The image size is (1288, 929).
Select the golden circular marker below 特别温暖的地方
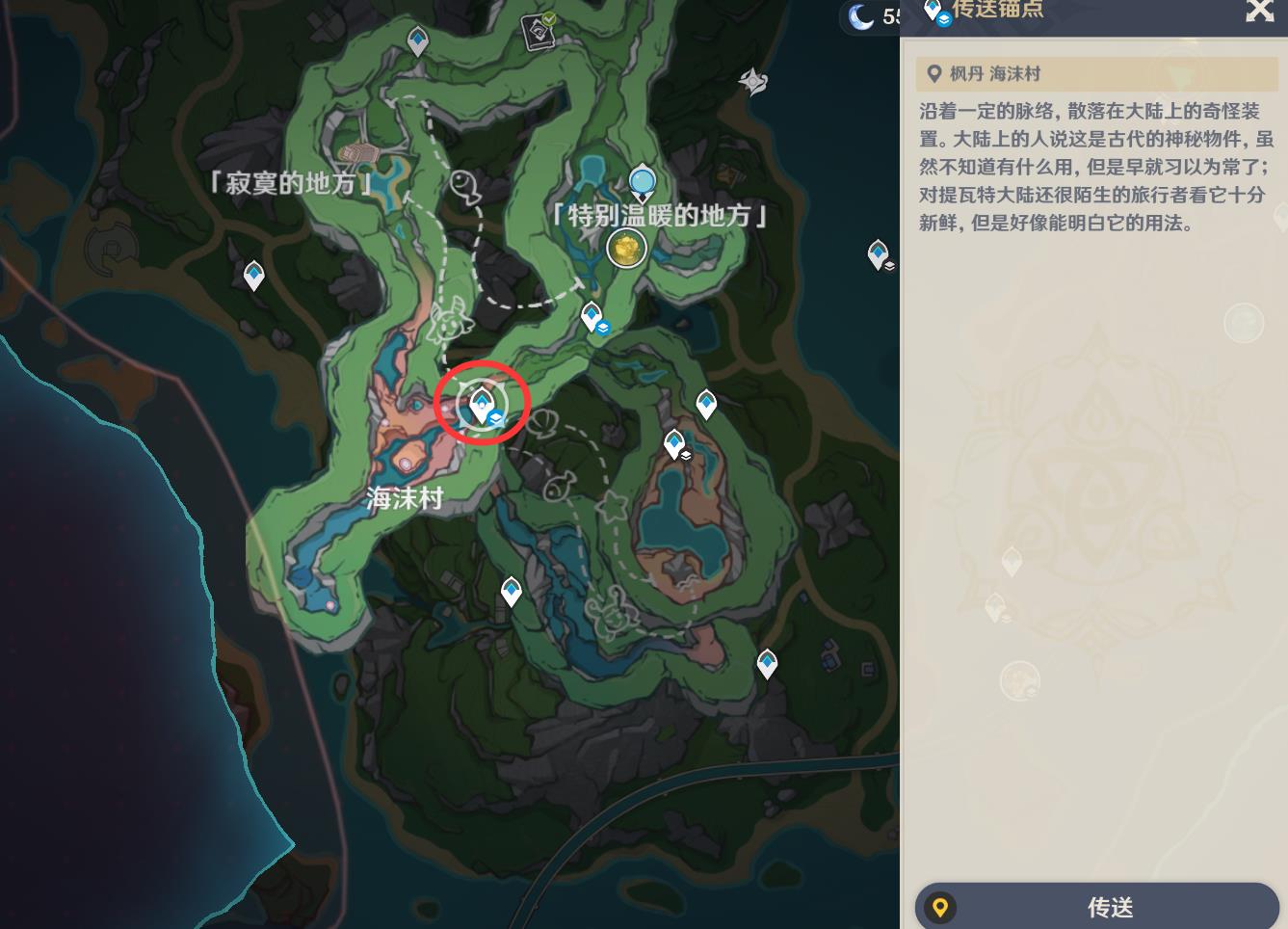[624, 251]
